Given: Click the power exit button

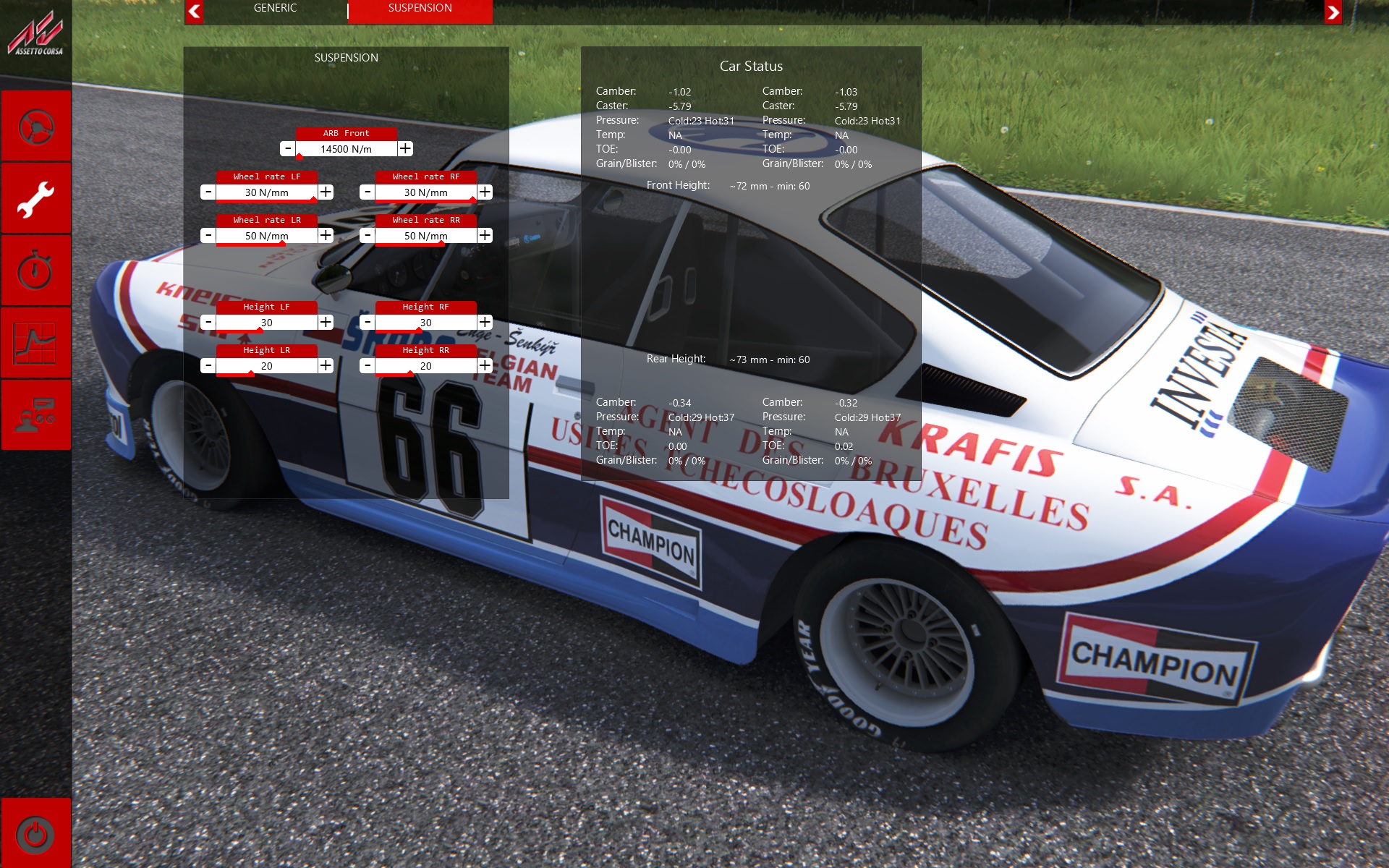Looking at the screenshot, I should (x=35, y=834).
